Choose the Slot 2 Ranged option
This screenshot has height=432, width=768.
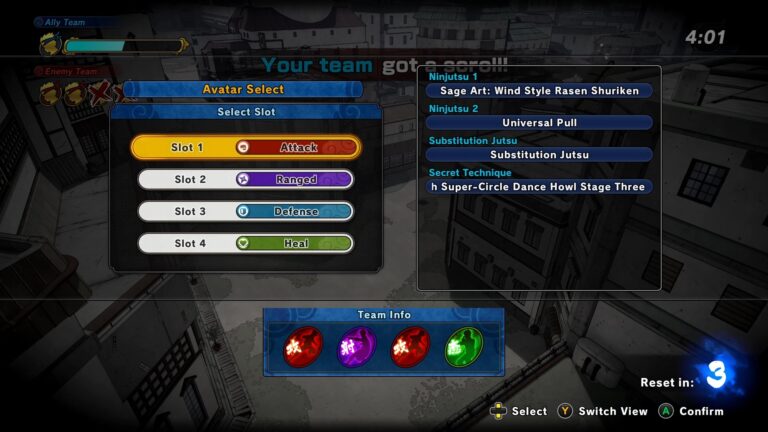(x=245, y=179)
